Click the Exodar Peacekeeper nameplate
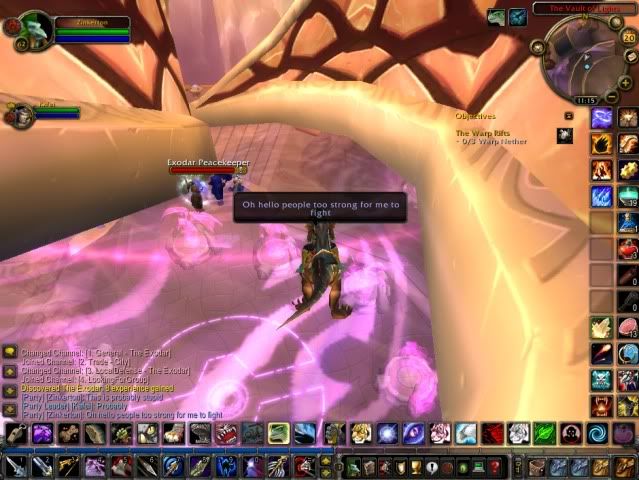 [x=208, y=163]
